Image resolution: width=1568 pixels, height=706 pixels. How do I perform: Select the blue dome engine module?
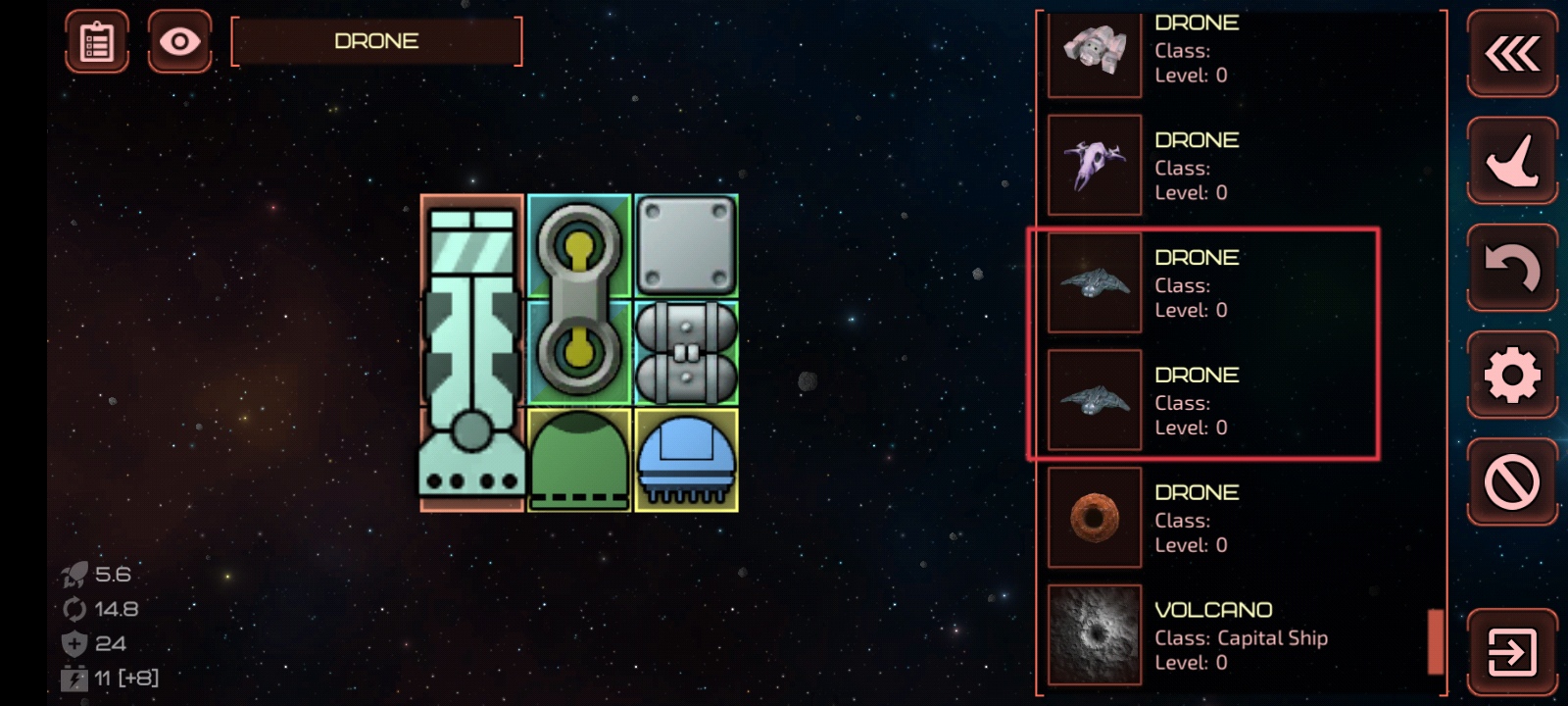click(x=686, y=459)
